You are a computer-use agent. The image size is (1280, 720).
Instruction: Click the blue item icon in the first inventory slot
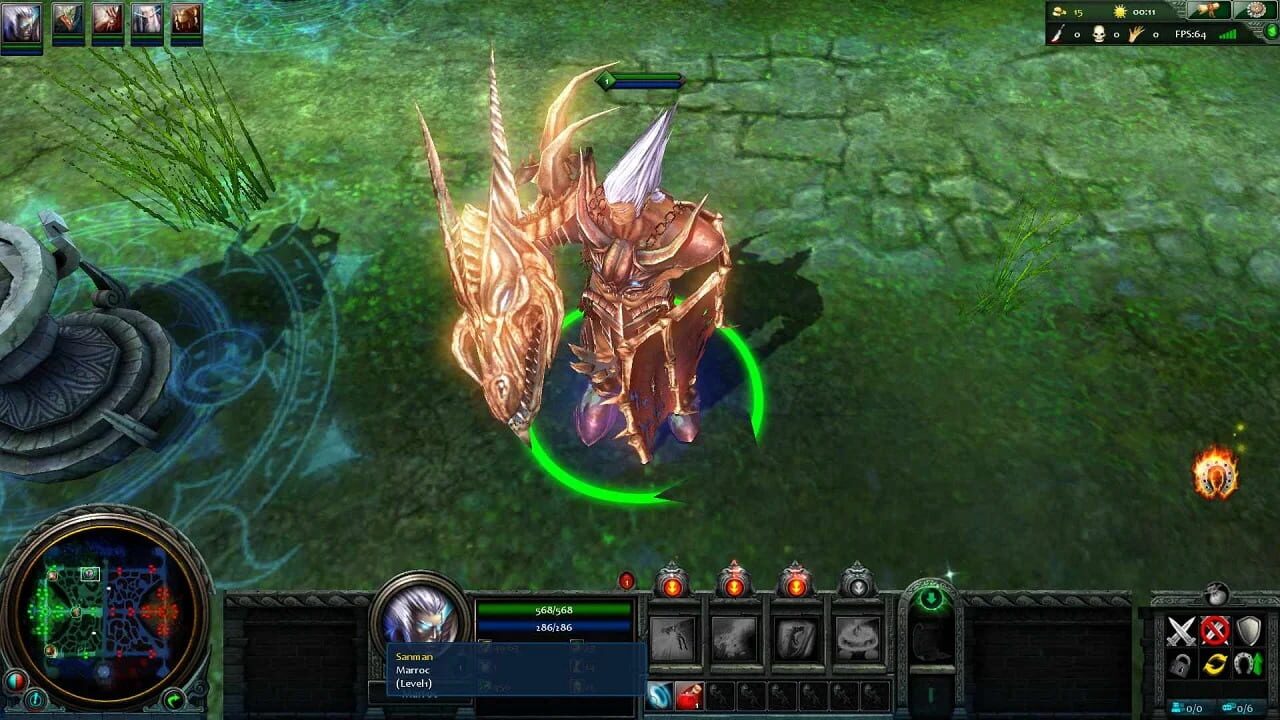660,695
